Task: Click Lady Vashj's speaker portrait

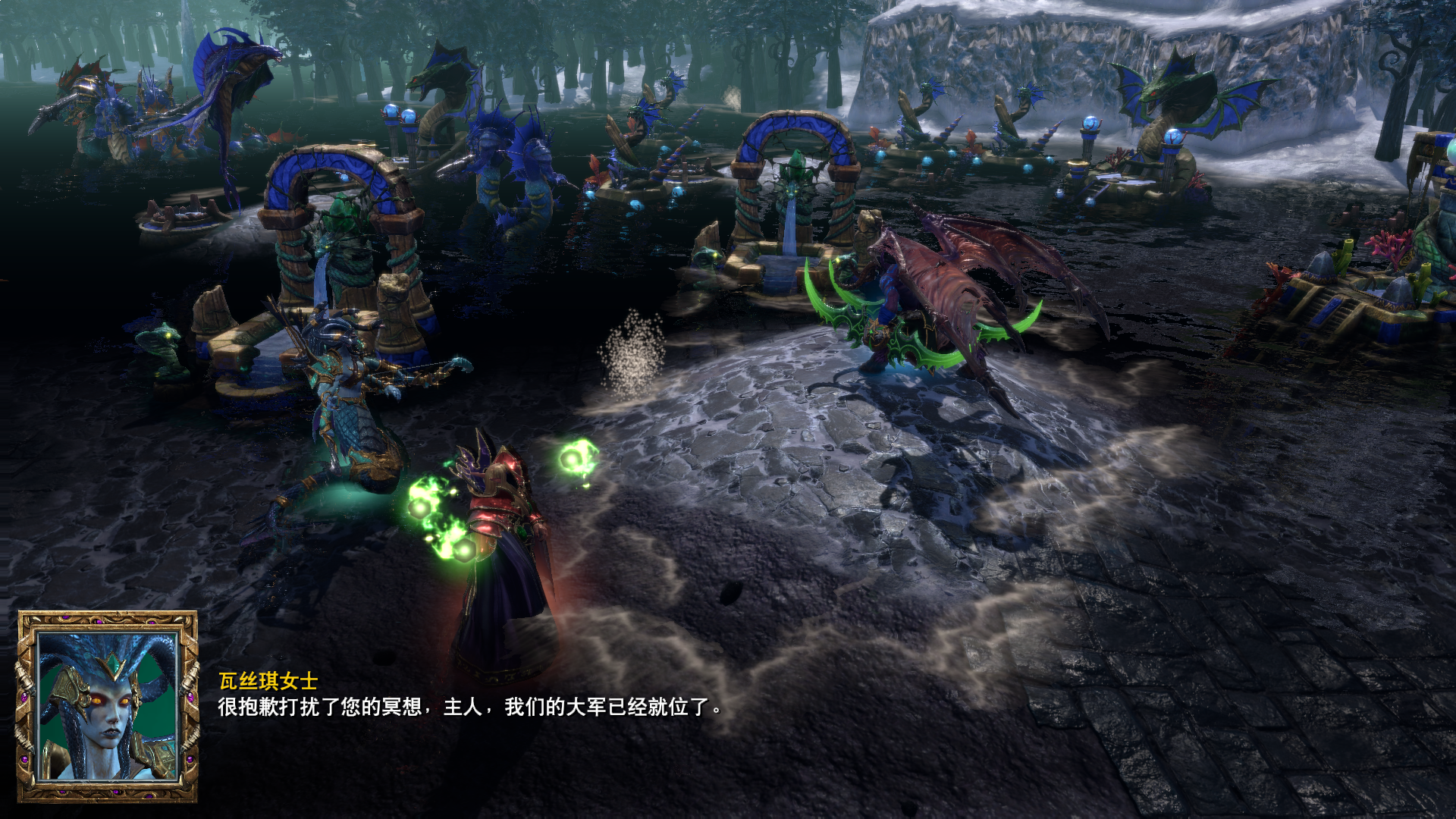Action: pyautogui.click(x=108, y=707)
